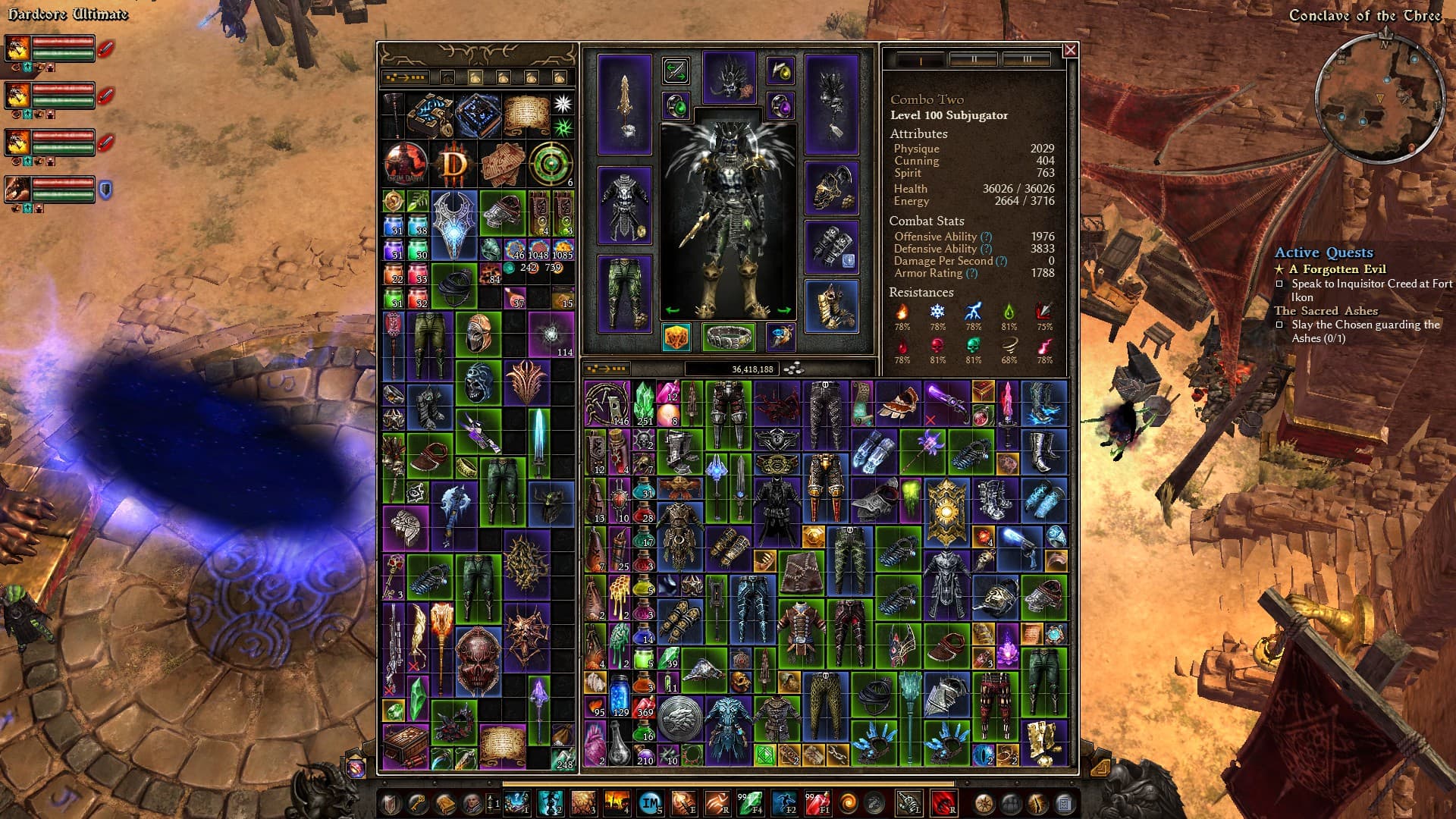This screenshot has height=819, width=1456.
Task: Click the first party member portrait
Action: [18, 49]
